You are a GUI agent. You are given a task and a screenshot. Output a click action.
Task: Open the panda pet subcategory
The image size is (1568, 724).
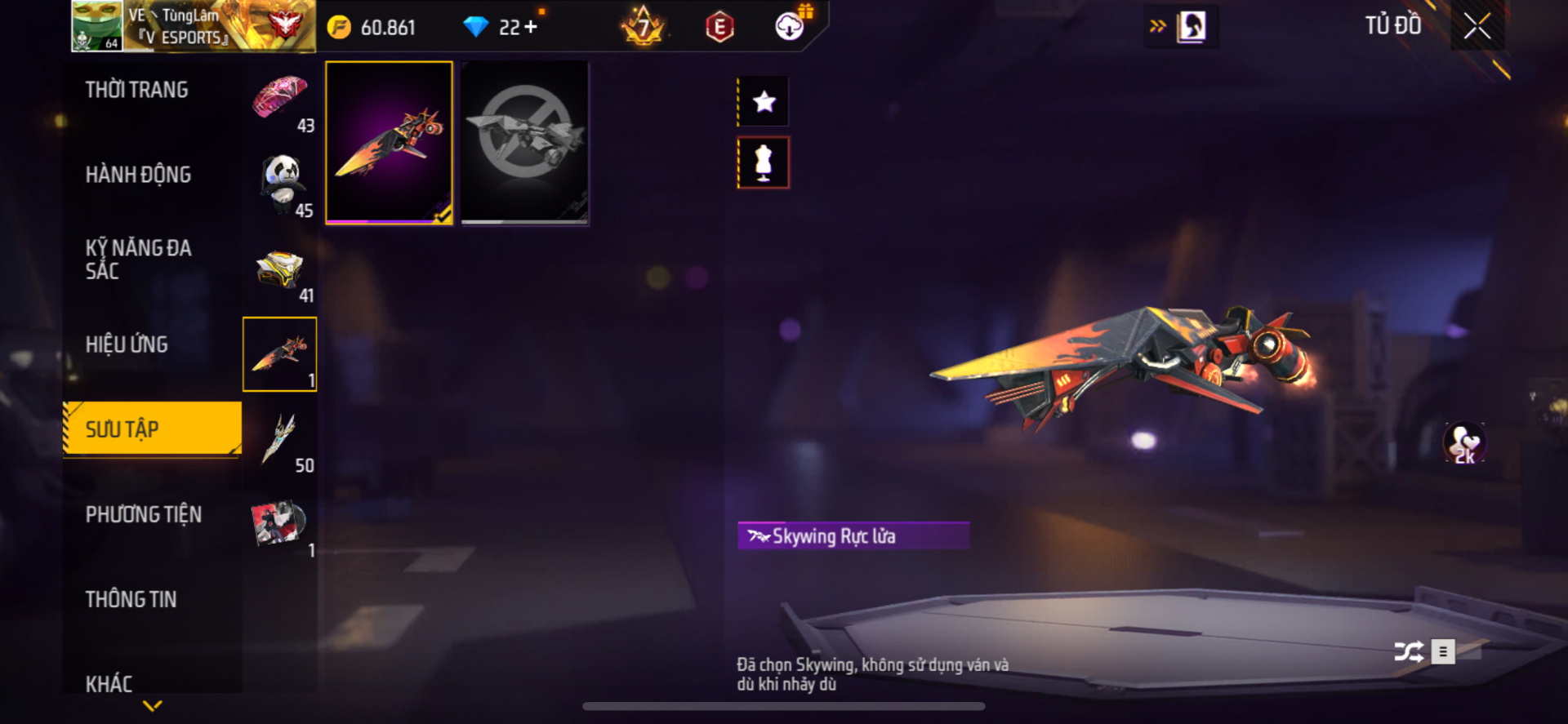click(x=280, y=184)
